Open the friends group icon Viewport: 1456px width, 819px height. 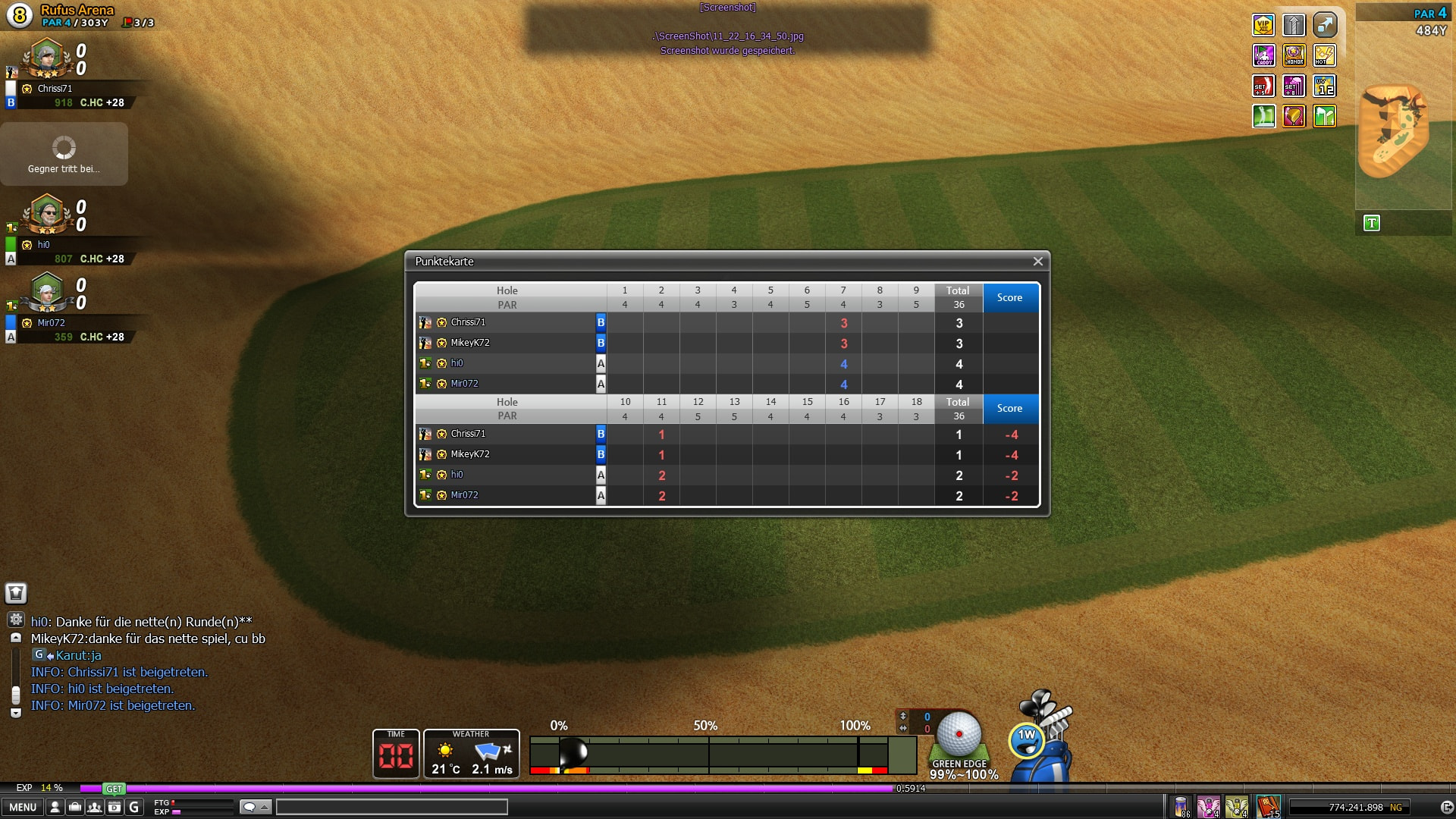pos(94,808)
